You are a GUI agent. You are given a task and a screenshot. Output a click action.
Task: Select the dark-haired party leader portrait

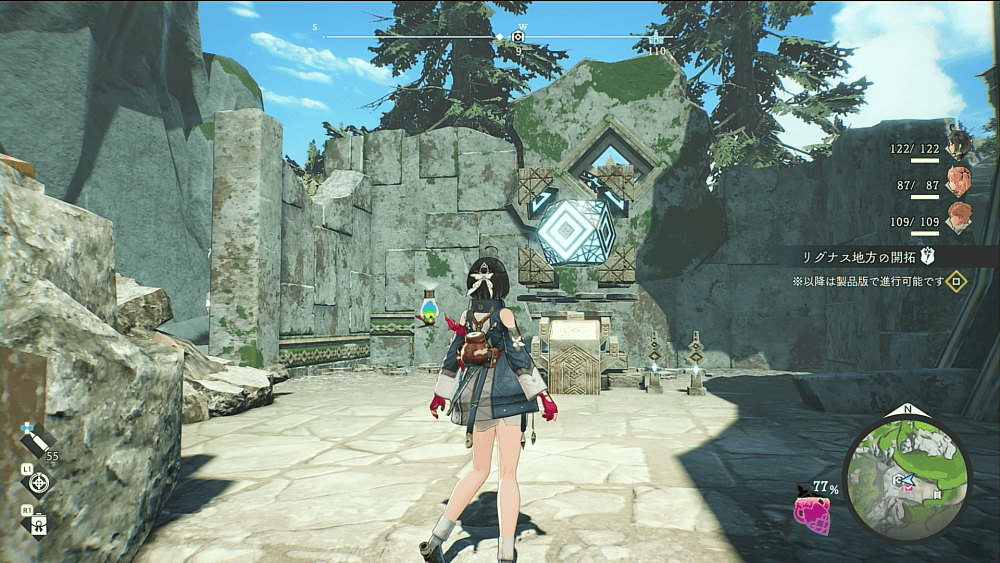point(960,146)
